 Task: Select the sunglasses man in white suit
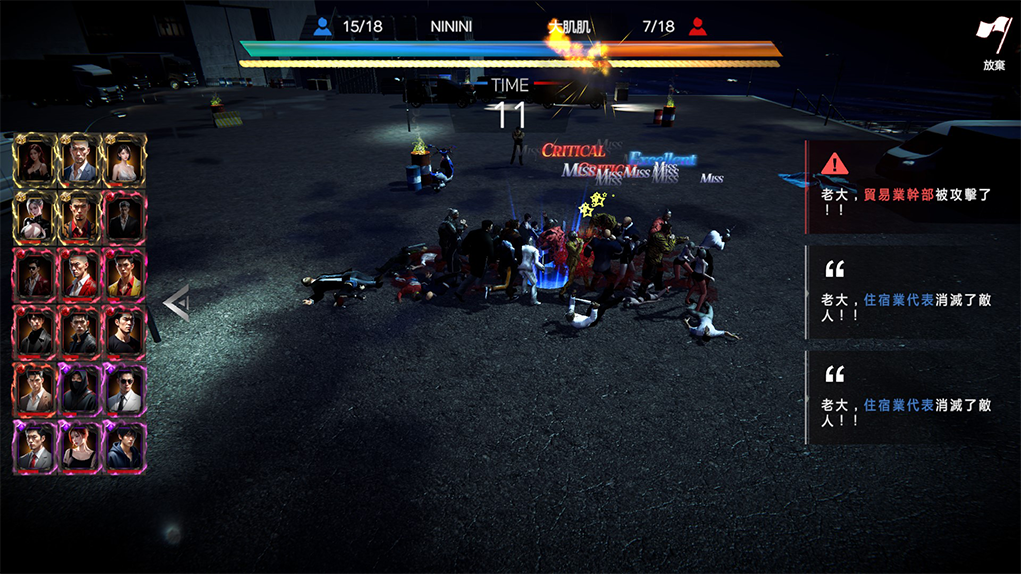point(124,389)
